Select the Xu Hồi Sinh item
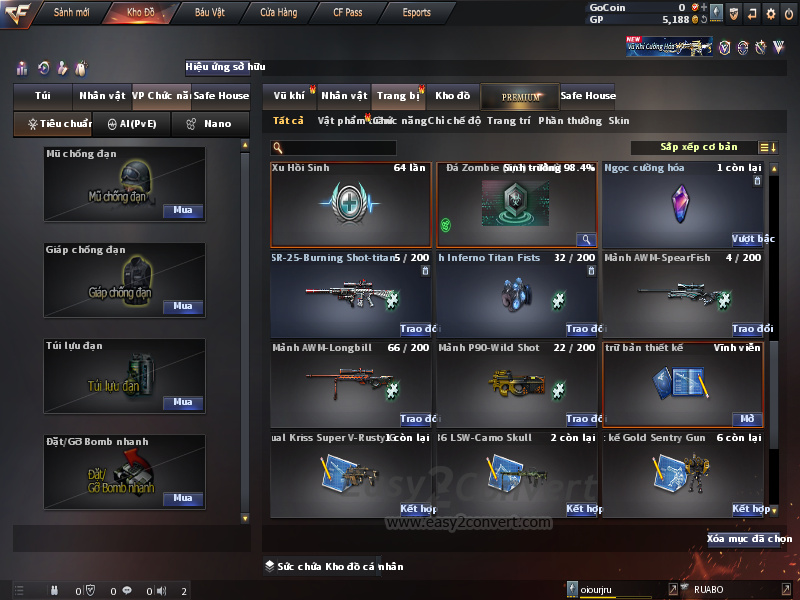This screenshot has height=600, width=800. (351, 205)
